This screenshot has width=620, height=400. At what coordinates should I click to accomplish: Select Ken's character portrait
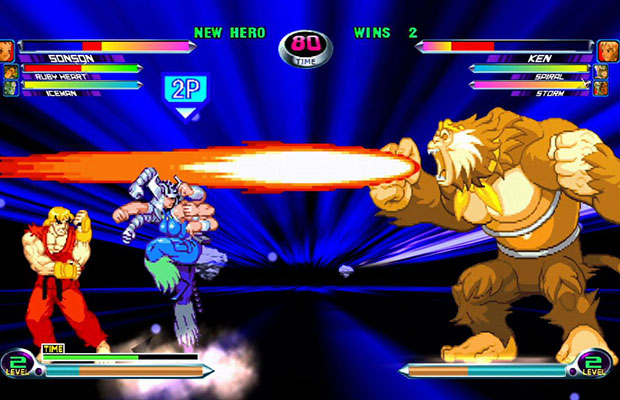pos(608,51)
